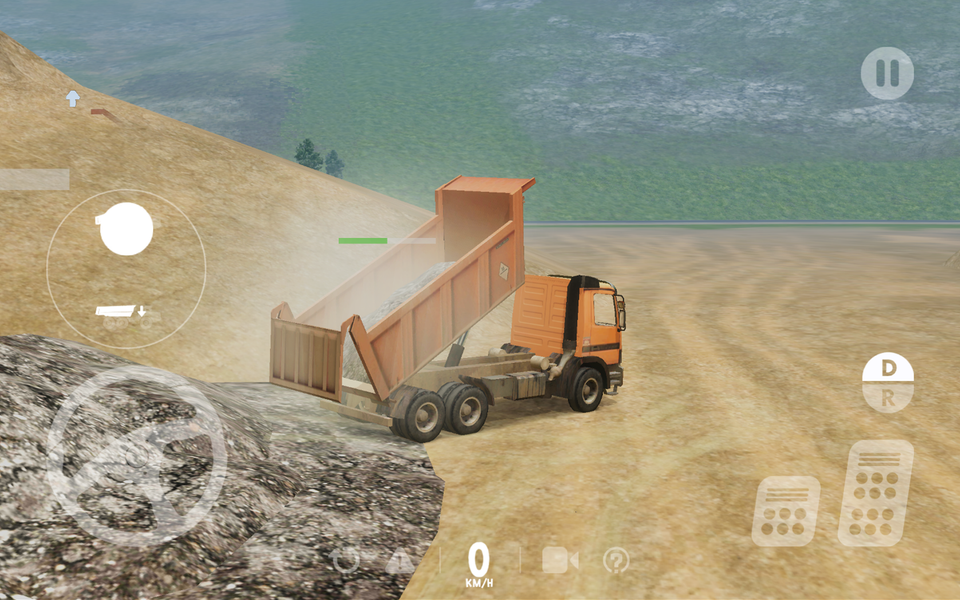Click the white dump bed control knob

click(x=126, y=229)
